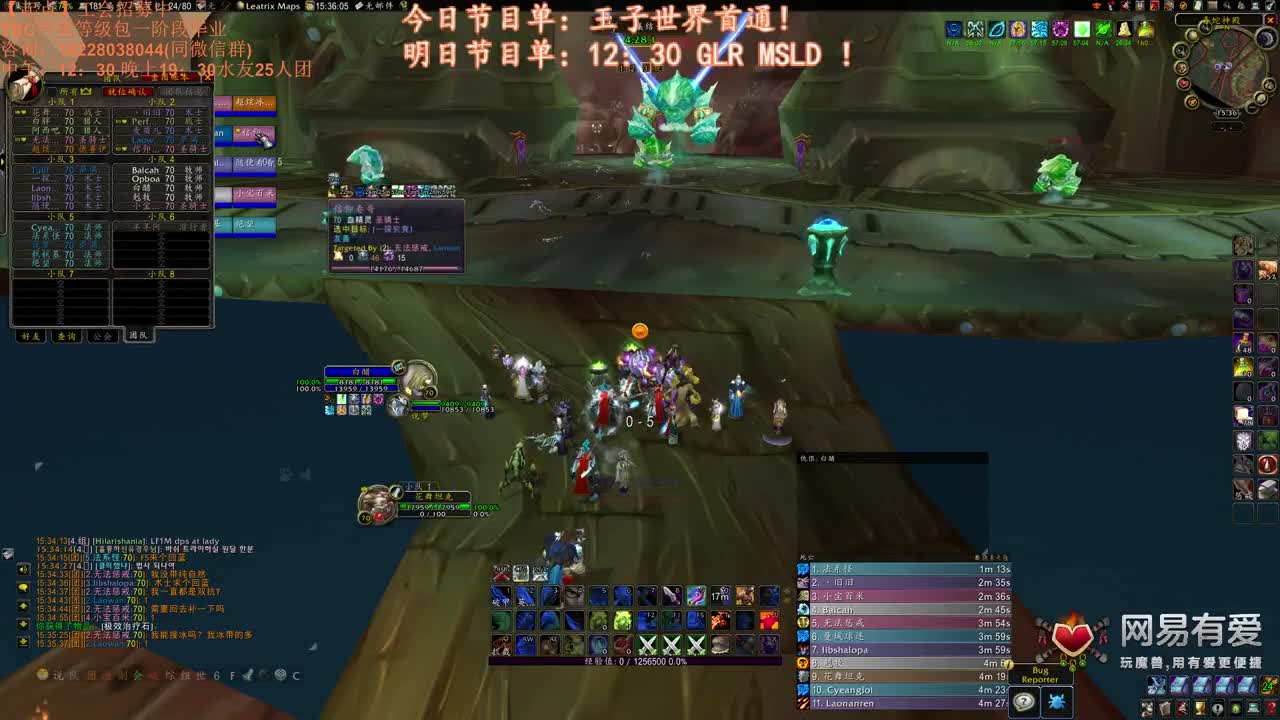1280x720 pixels.
Task: Select the 破甲 ability on the action bar
Action: (502, 596)
